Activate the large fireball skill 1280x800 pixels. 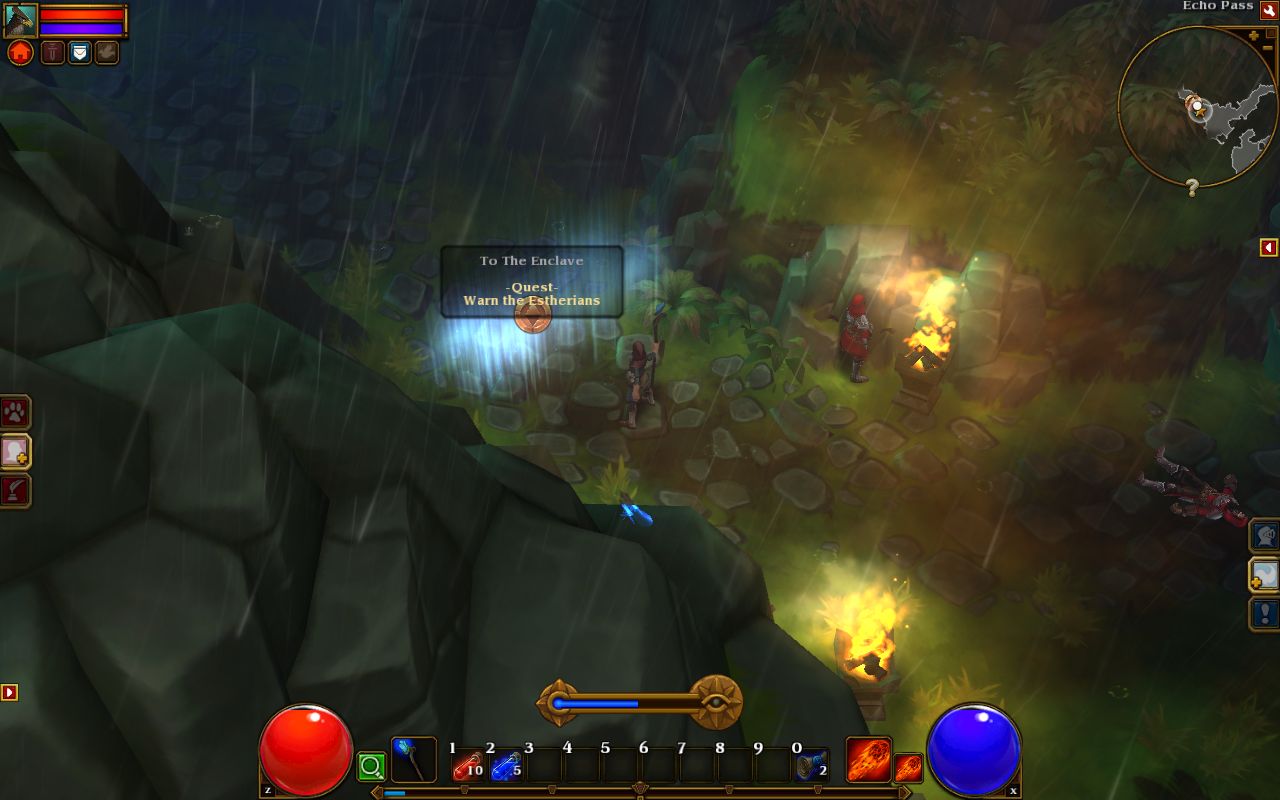tap(868, 760)
